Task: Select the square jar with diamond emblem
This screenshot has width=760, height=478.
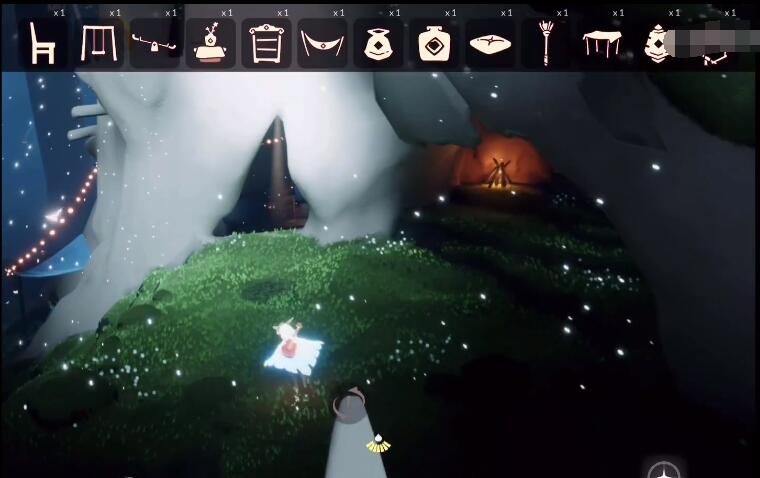Action: click(434, 44)
